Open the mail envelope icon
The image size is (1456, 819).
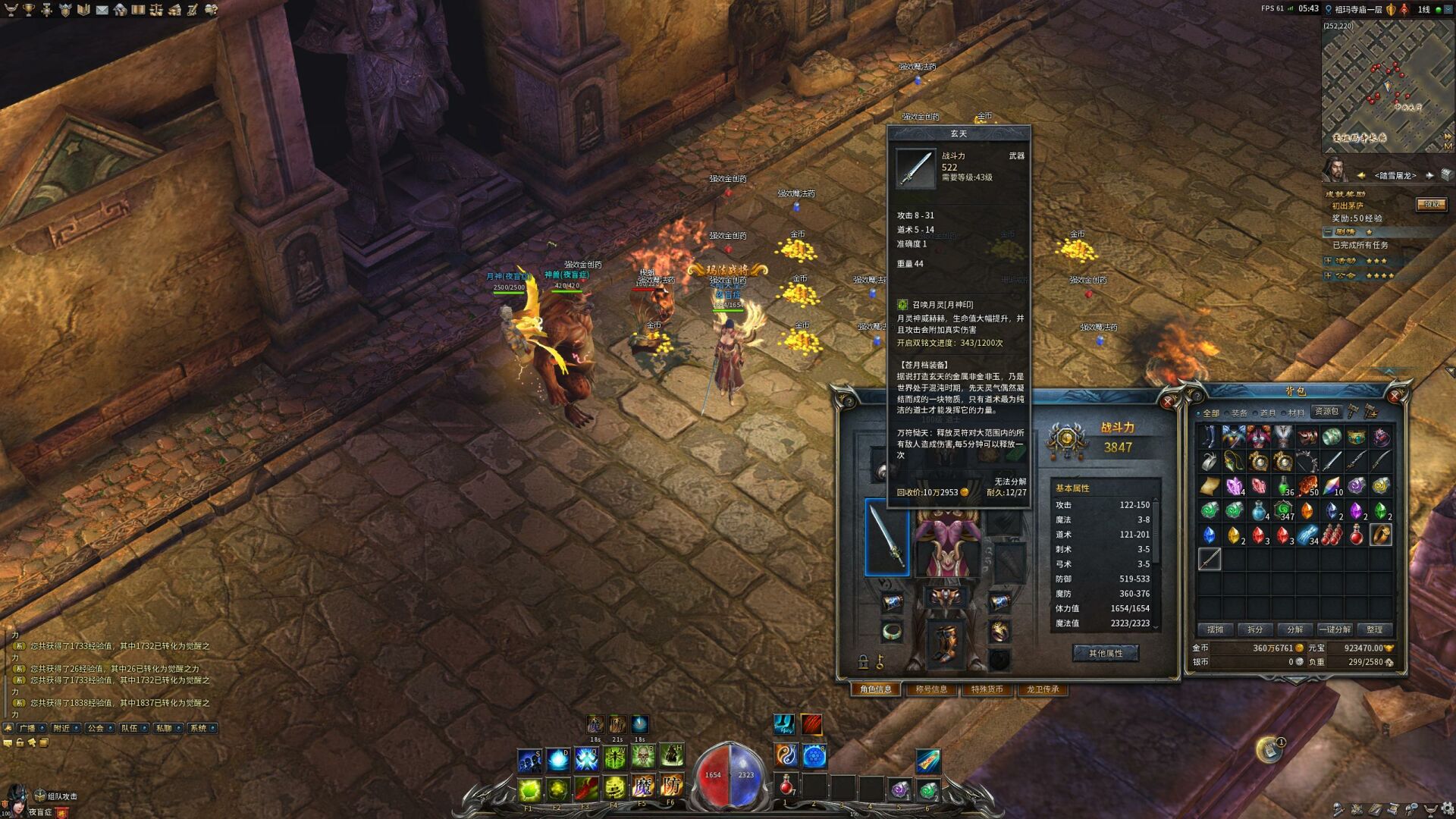click(x=102, y=10)
